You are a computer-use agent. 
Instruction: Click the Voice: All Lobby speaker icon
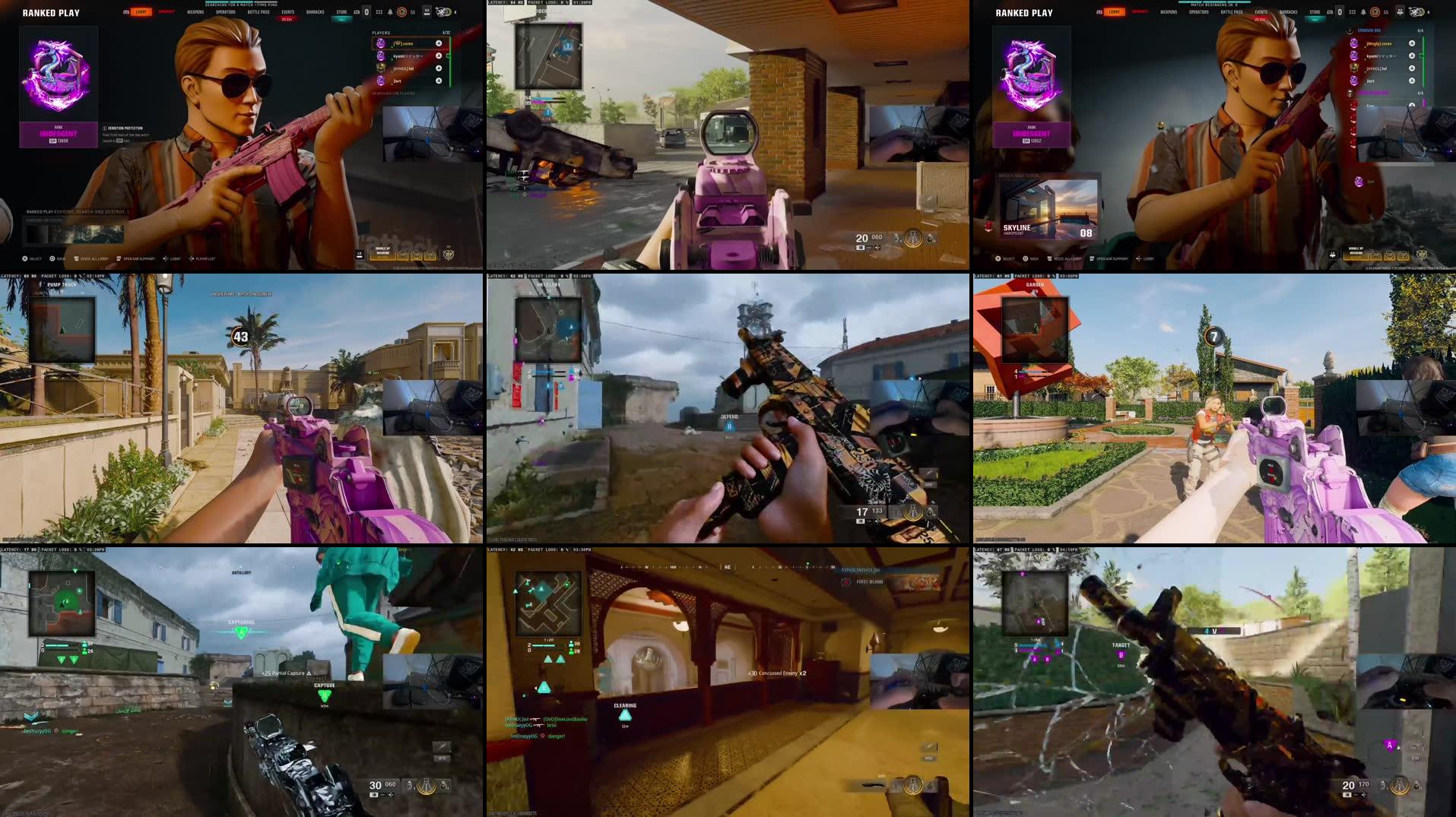pyautogui.click(x=76, y=258)
